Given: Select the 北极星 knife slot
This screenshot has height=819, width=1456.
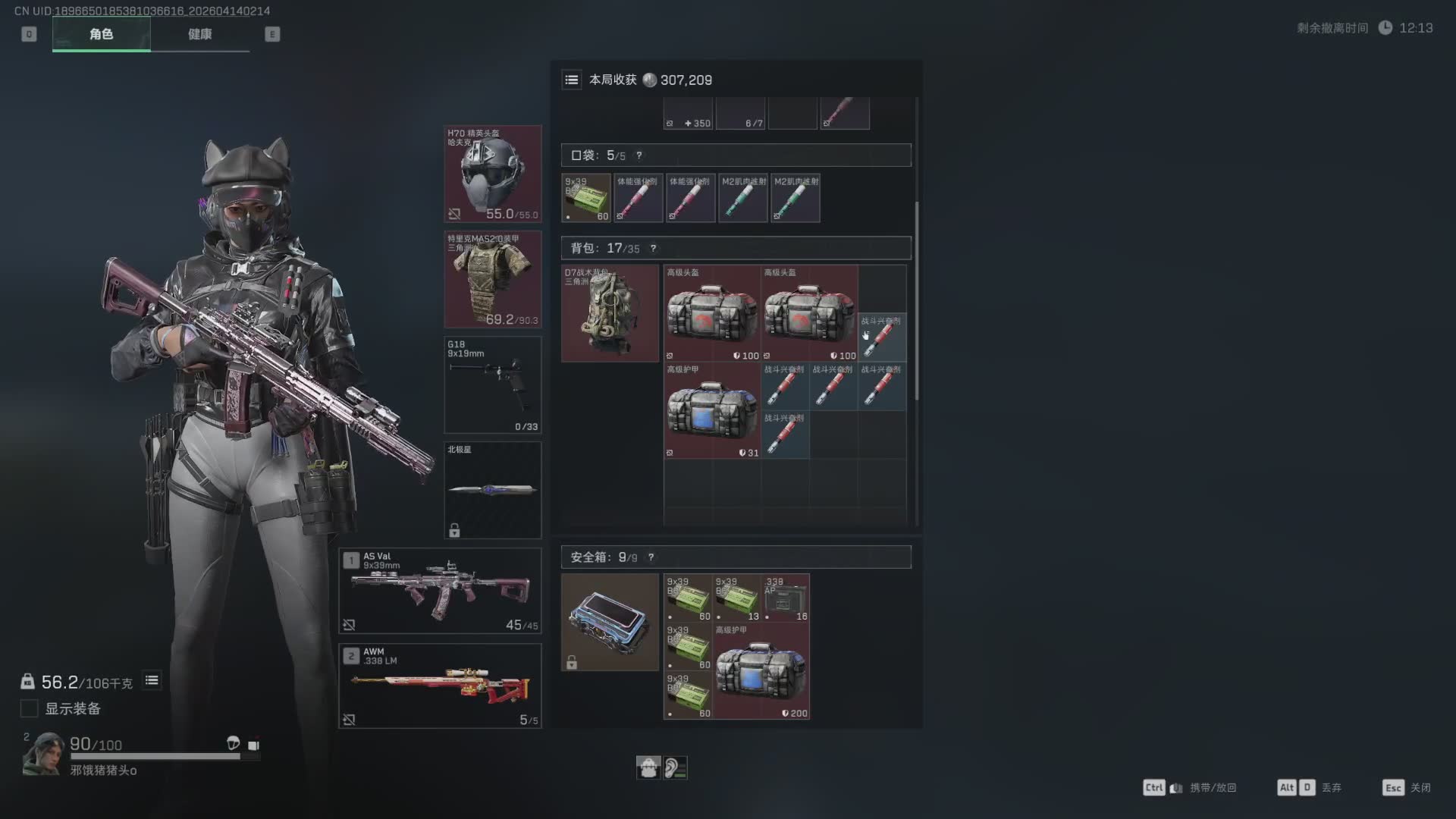Looking at the screenshot, I should 492,490.
